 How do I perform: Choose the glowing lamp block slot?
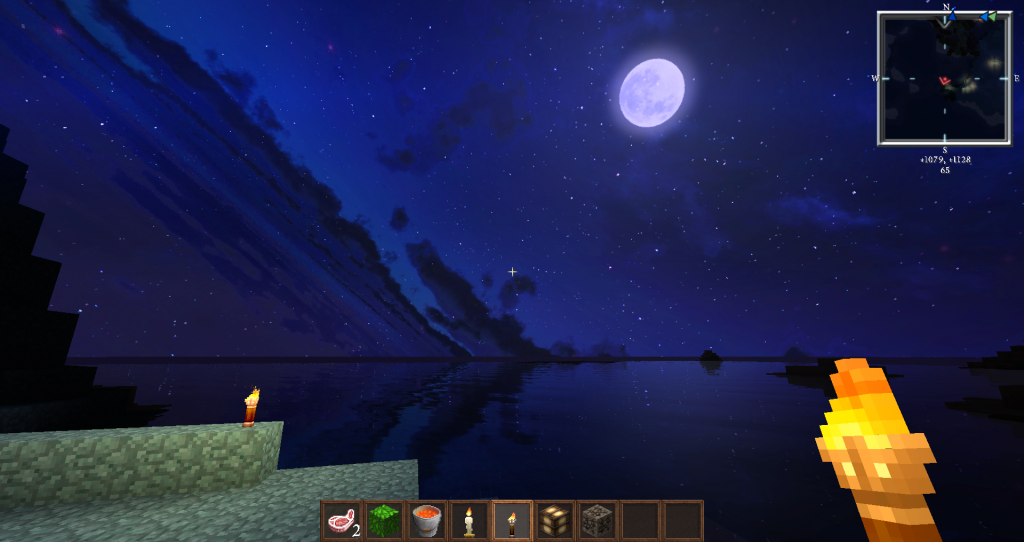coord(555,520)
